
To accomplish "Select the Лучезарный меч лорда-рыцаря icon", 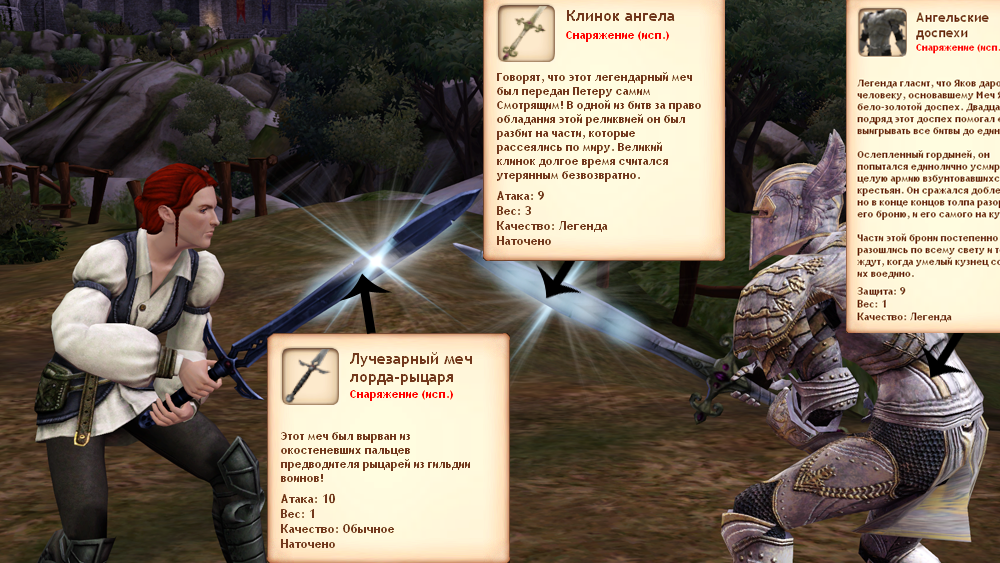I will pos(310,376).
